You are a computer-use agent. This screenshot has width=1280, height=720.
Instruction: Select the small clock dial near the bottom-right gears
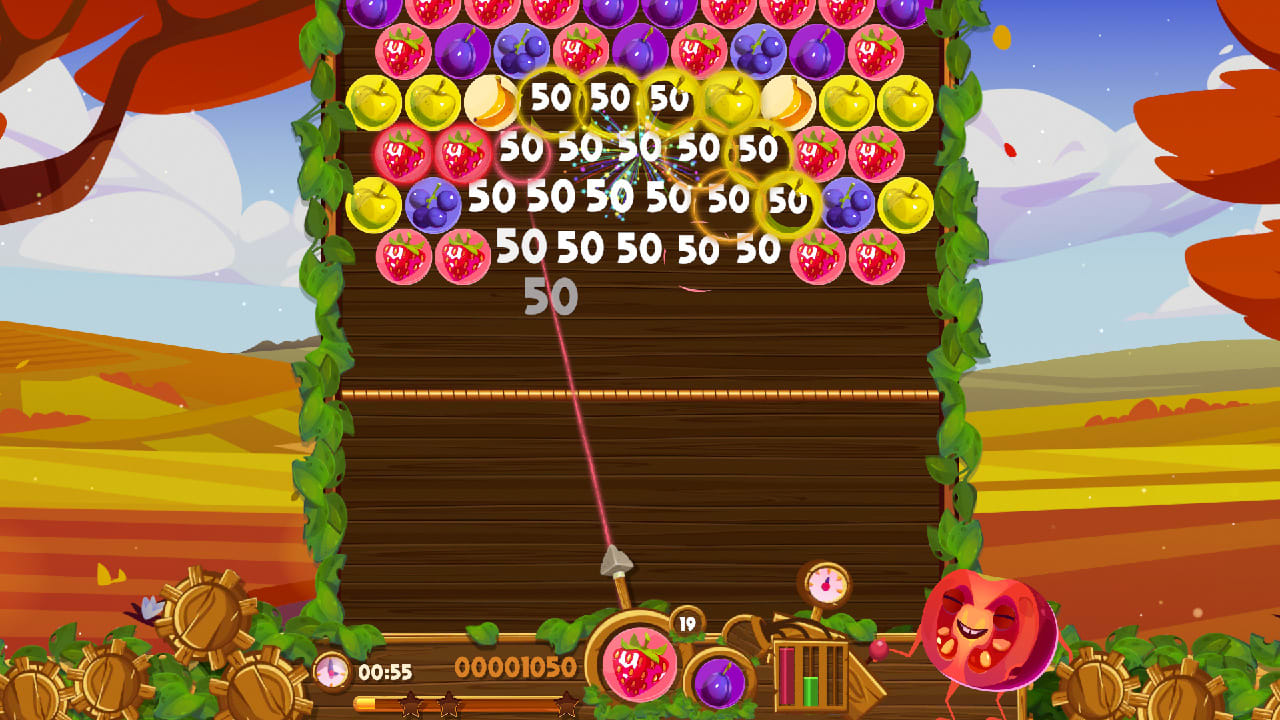click(x=823, y=582)
